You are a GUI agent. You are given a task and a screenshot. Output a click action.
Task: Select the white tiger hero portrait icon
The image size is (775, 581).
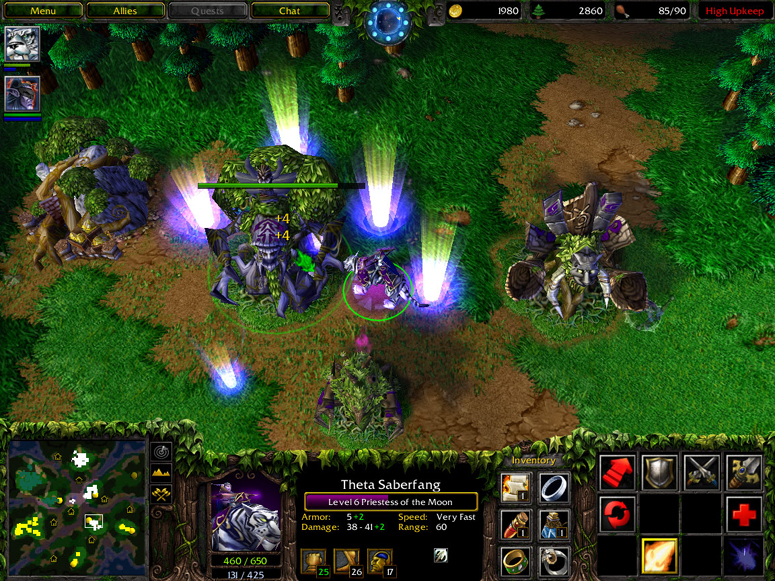[21, 44]
